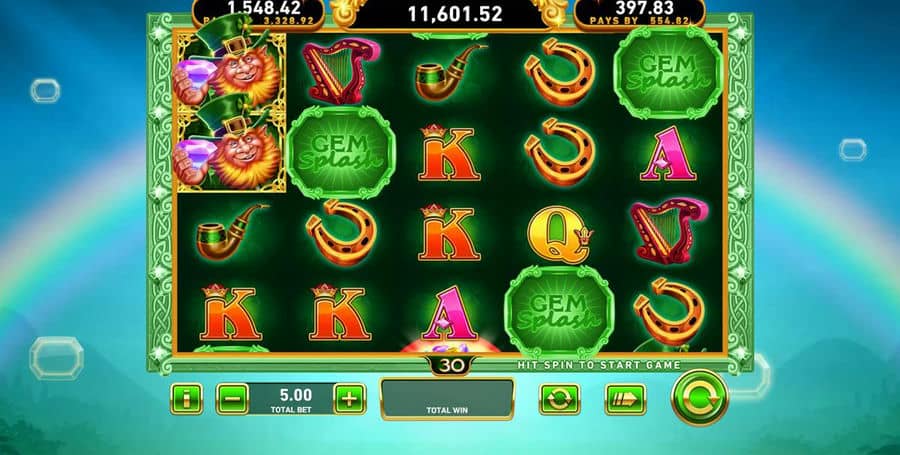Decrease the total bet with minus

pos(231,399)
